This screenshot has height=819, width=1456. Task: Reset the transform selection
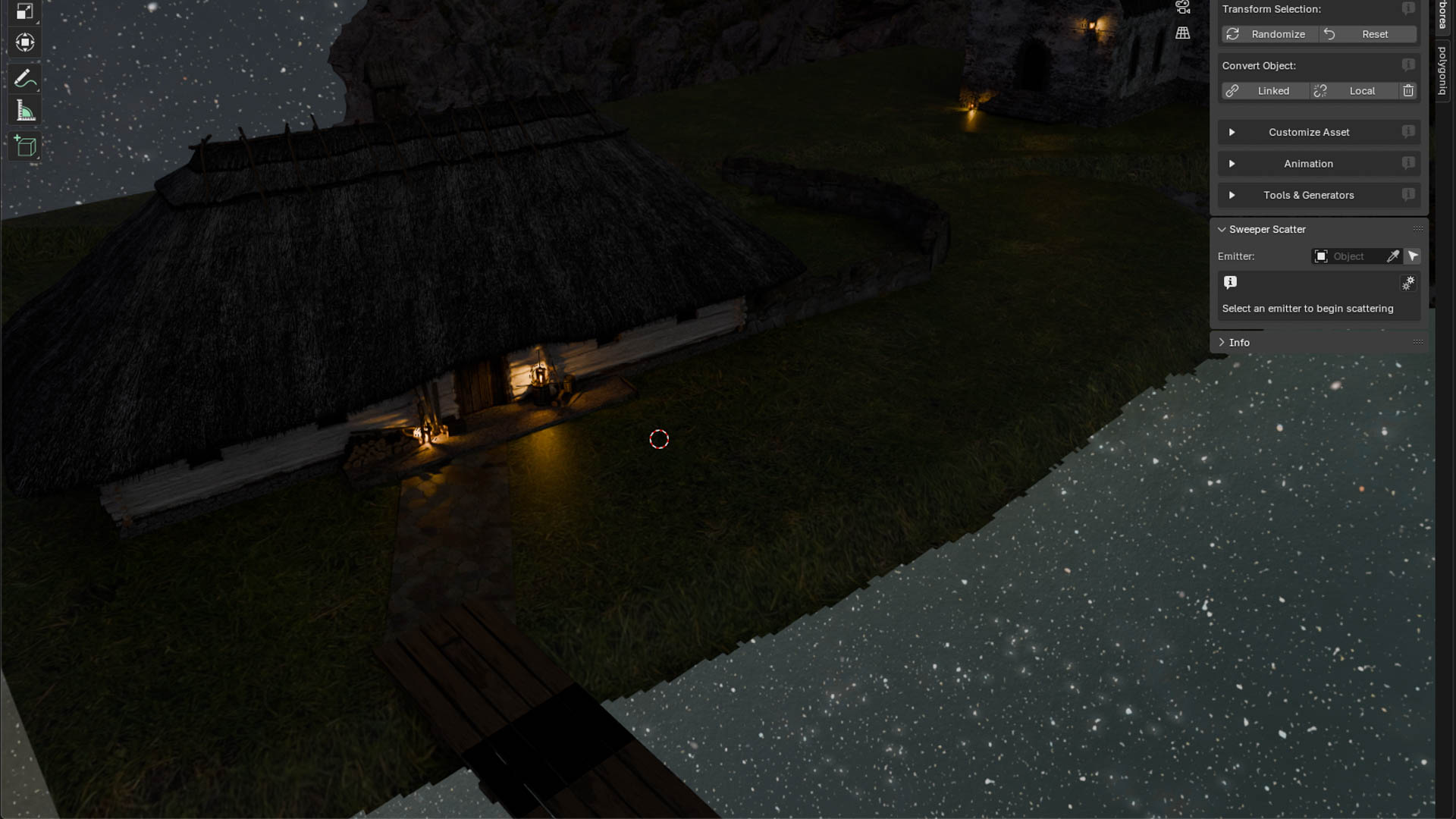[1367, 34]
